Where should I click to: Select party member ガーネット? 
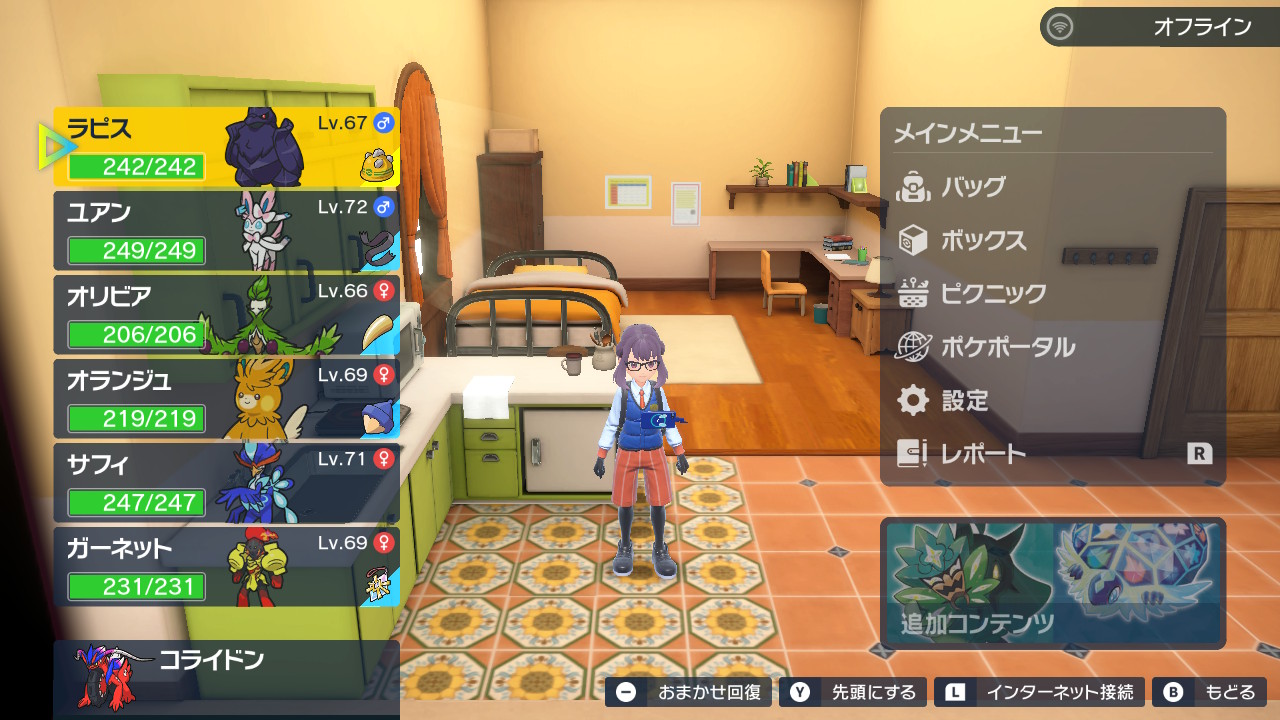point(226,567)
